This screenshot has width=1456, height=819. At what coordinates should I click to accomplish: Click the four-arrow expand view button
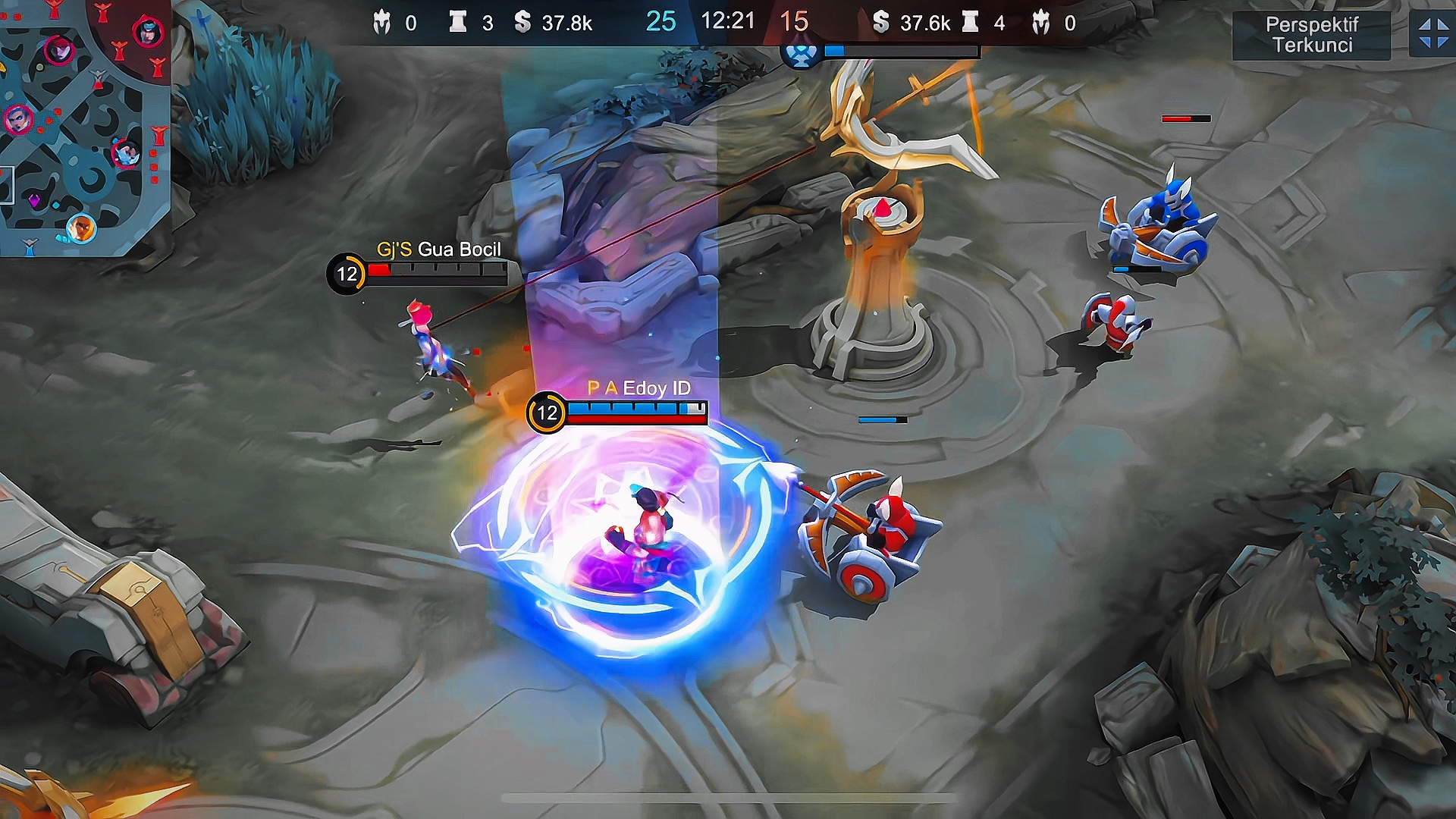(1432, 34)
